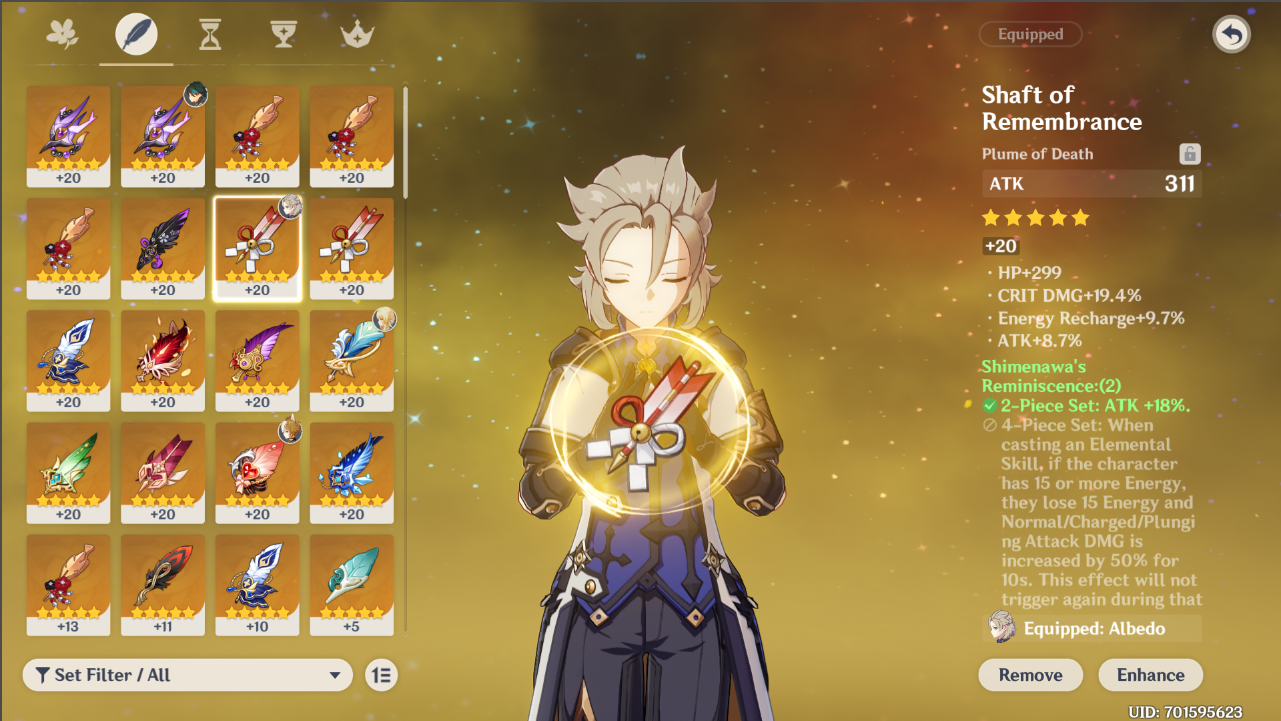Image resolution: width=1281 pixels, height=721 pixels.
Task: Click the Plume of Death slot label
Action: pyautogui.click(x=1040, y=153)
